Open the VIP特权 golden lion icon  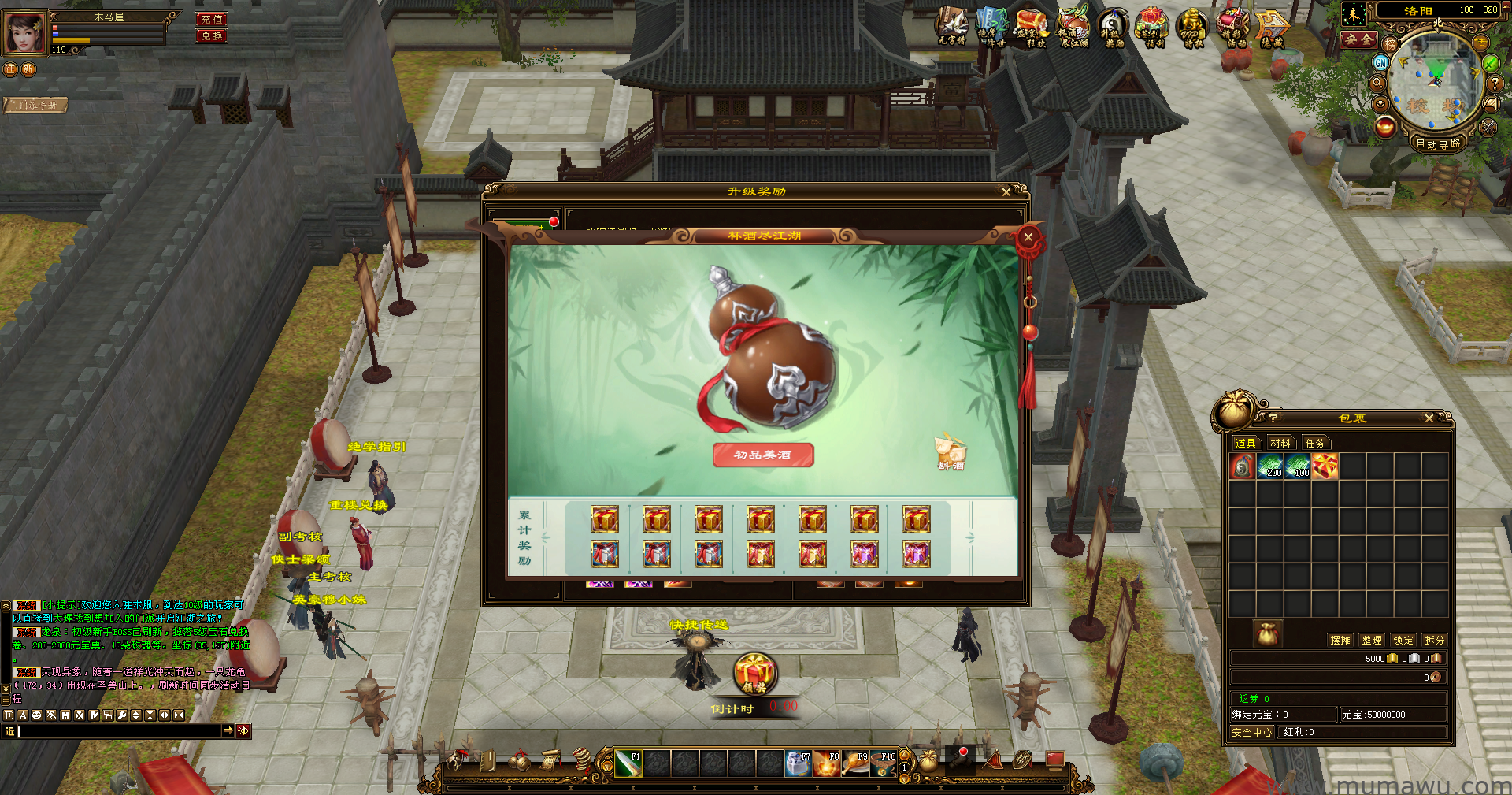[1192, 28]
